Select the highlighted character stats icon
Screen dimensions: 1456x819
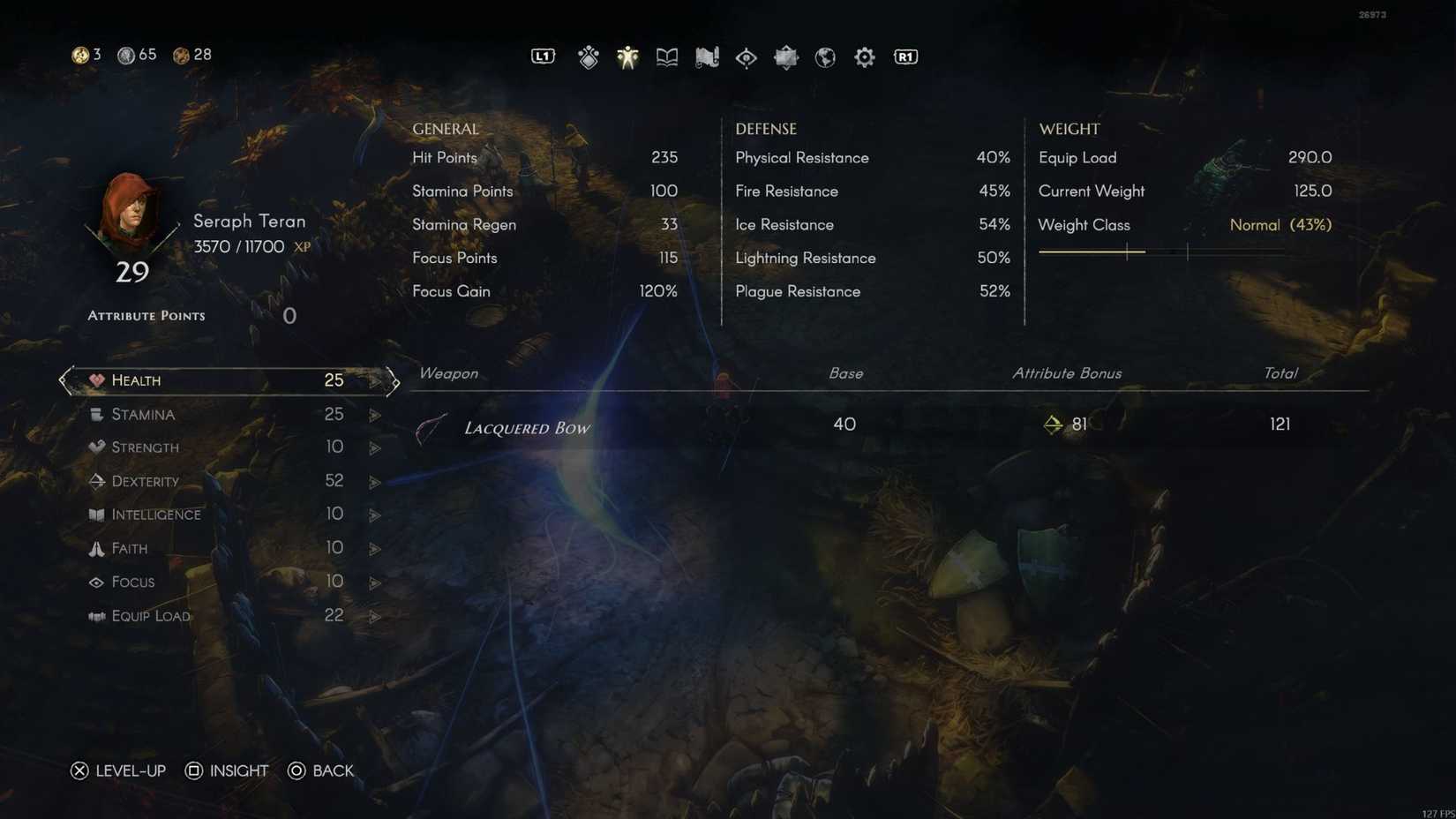pos(627,56)
